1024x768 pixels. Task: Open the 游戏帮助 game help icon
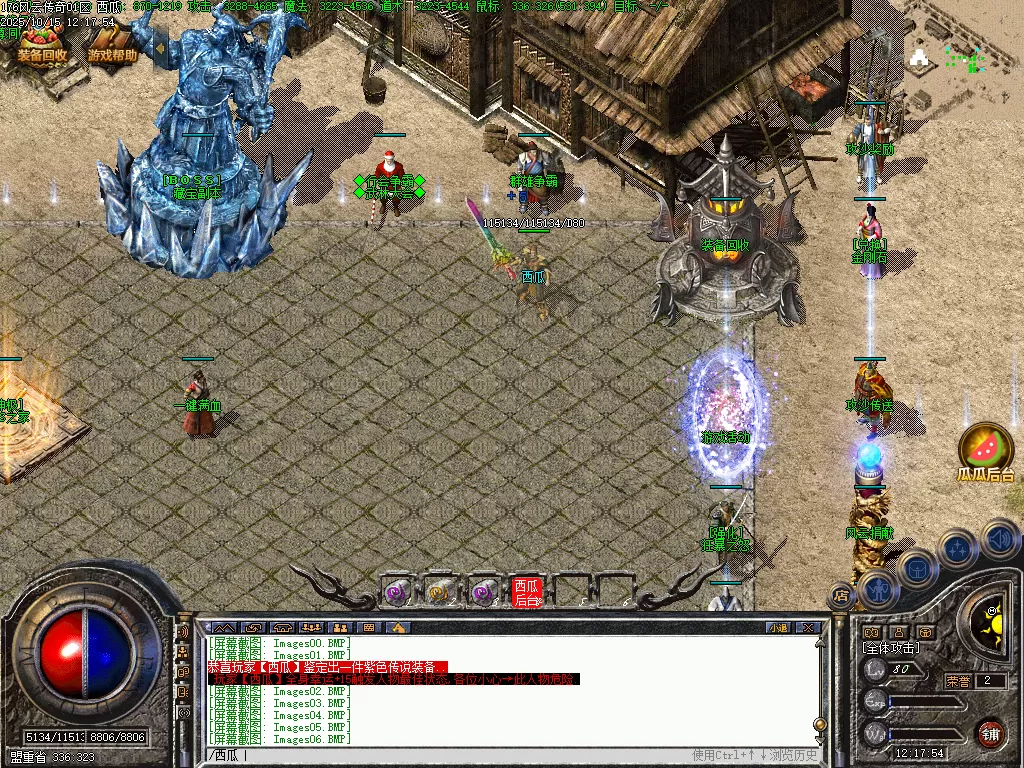click(112, 43)
